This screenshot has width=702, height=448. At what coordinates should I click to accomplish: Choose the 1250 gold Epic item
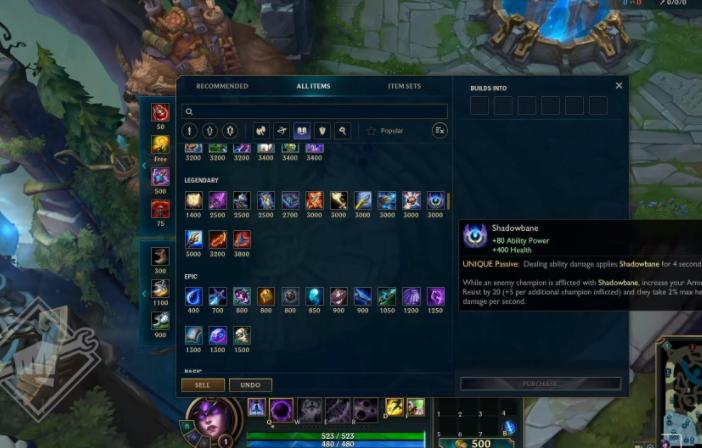(436, 297)
